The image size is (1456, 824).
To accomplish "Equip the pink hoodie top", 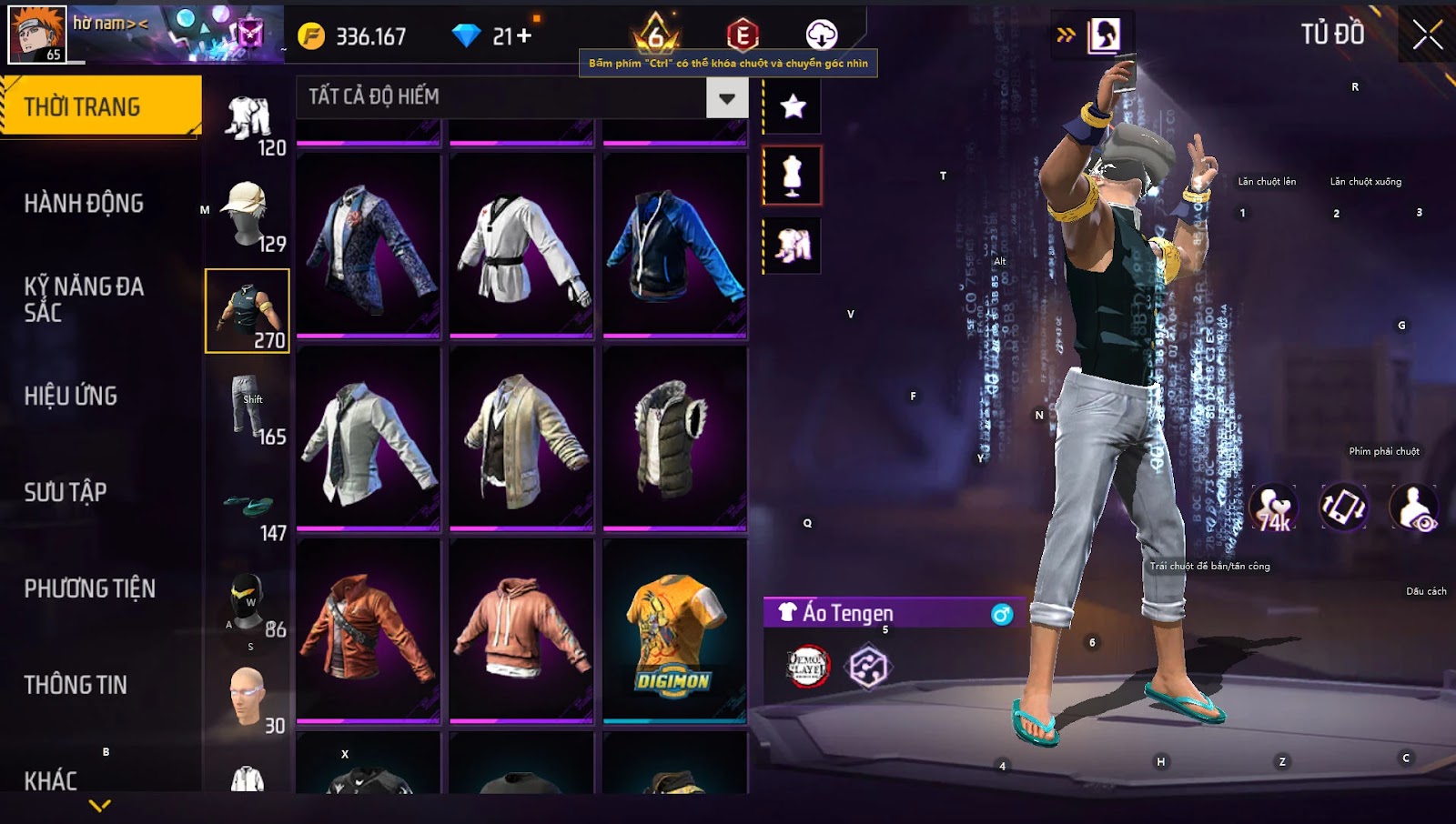I will (x=521, y=632).
